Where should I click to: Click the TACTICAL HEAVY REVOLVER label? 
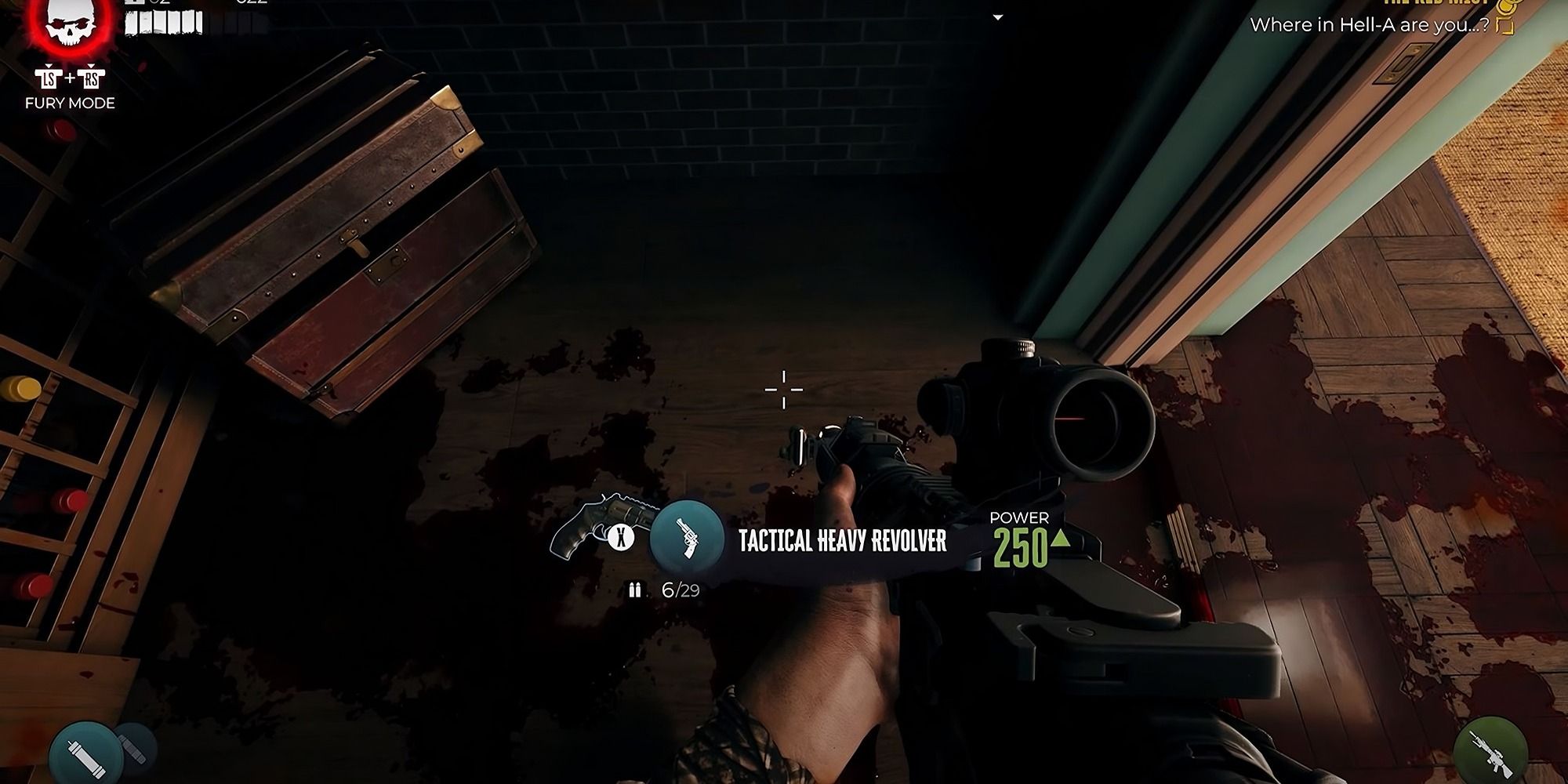click(841, 539)
